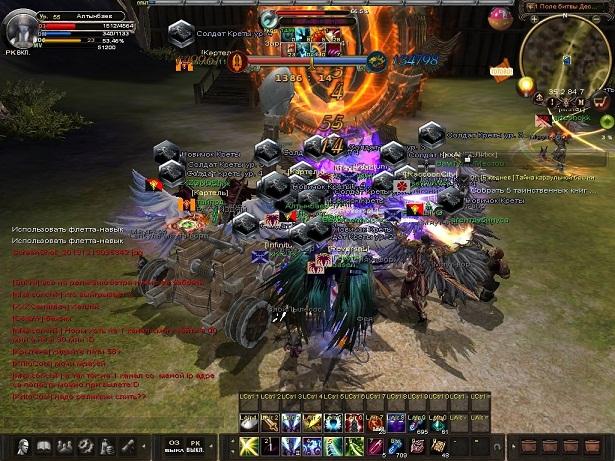Click the orange ГОТОВО! gift icon
The width and height of the screenshot is (615, 461).
tap(501, 72)
